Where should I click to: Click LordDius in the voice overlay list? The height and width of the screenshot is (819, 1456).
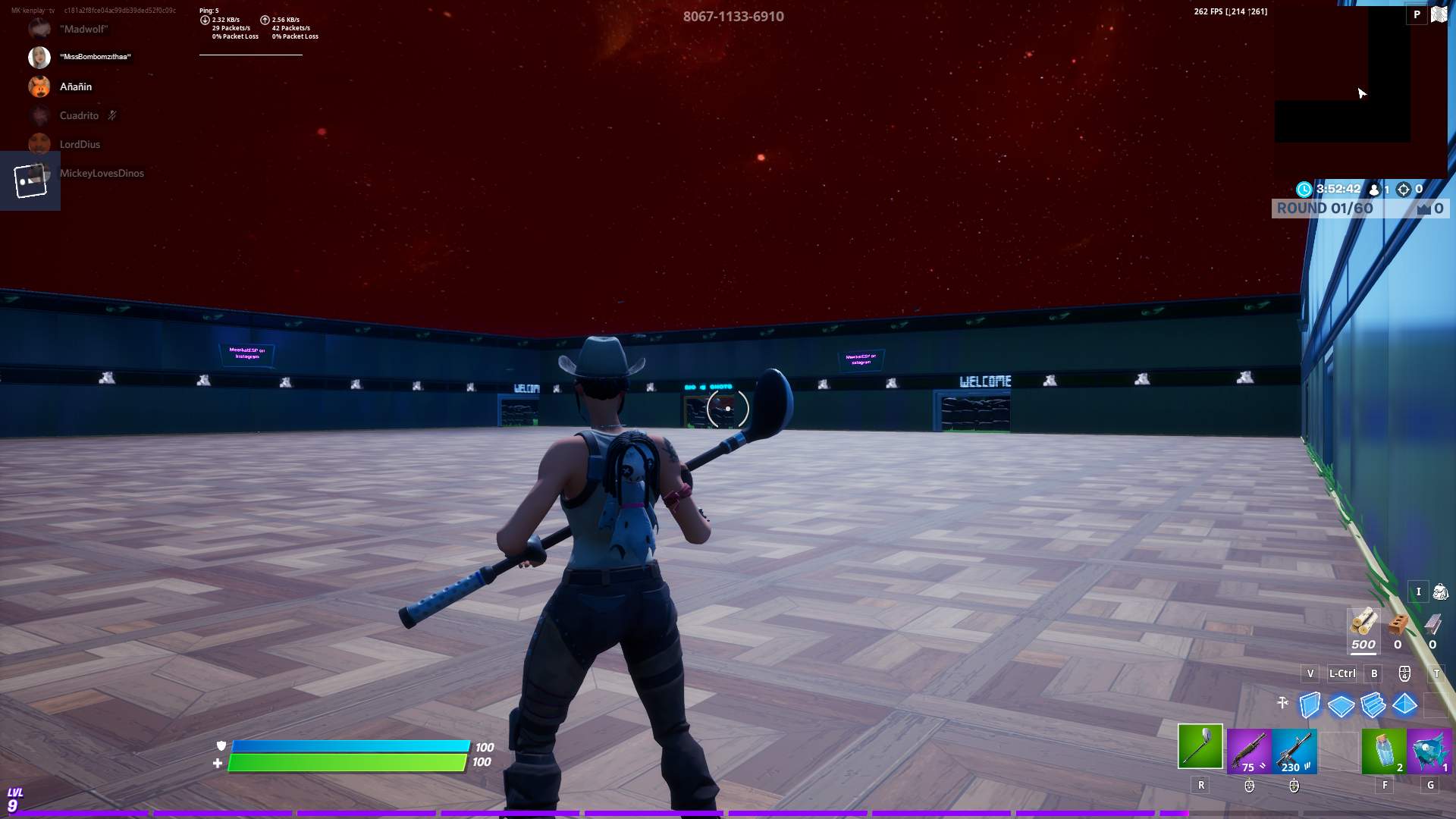[x=80, y=144]
